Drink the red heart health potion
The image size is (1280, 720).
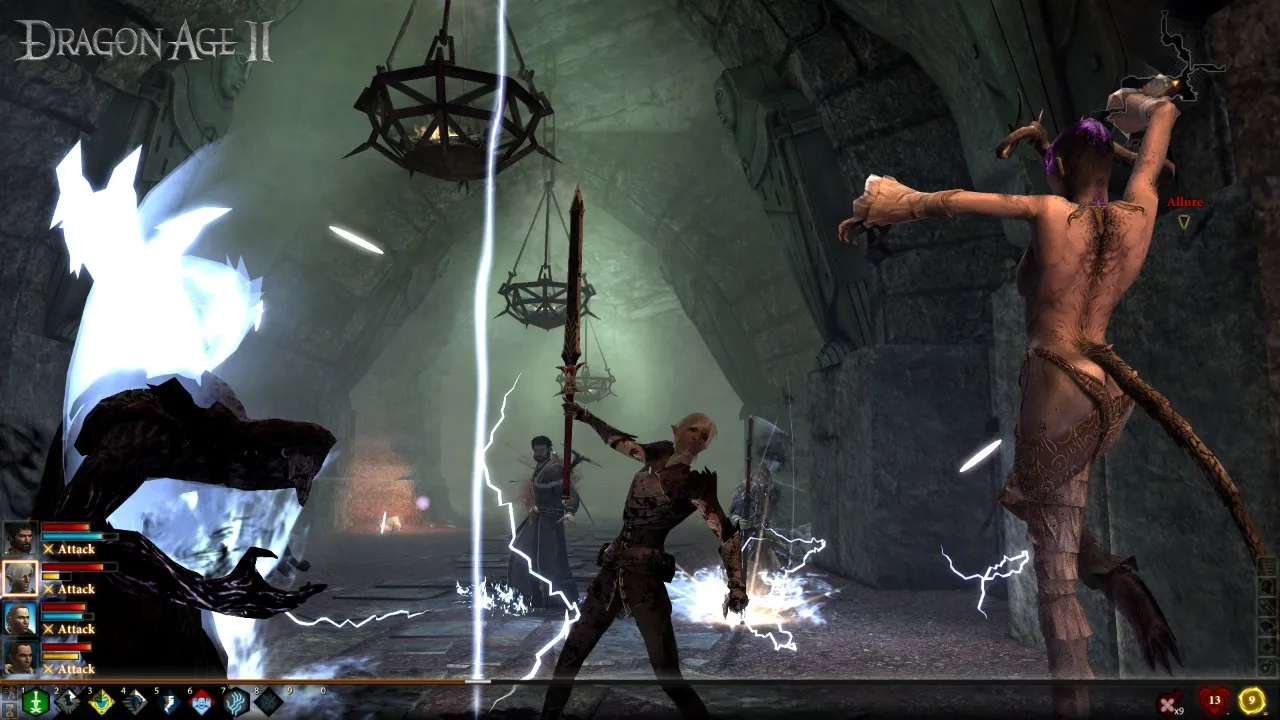pos(1214,700)
